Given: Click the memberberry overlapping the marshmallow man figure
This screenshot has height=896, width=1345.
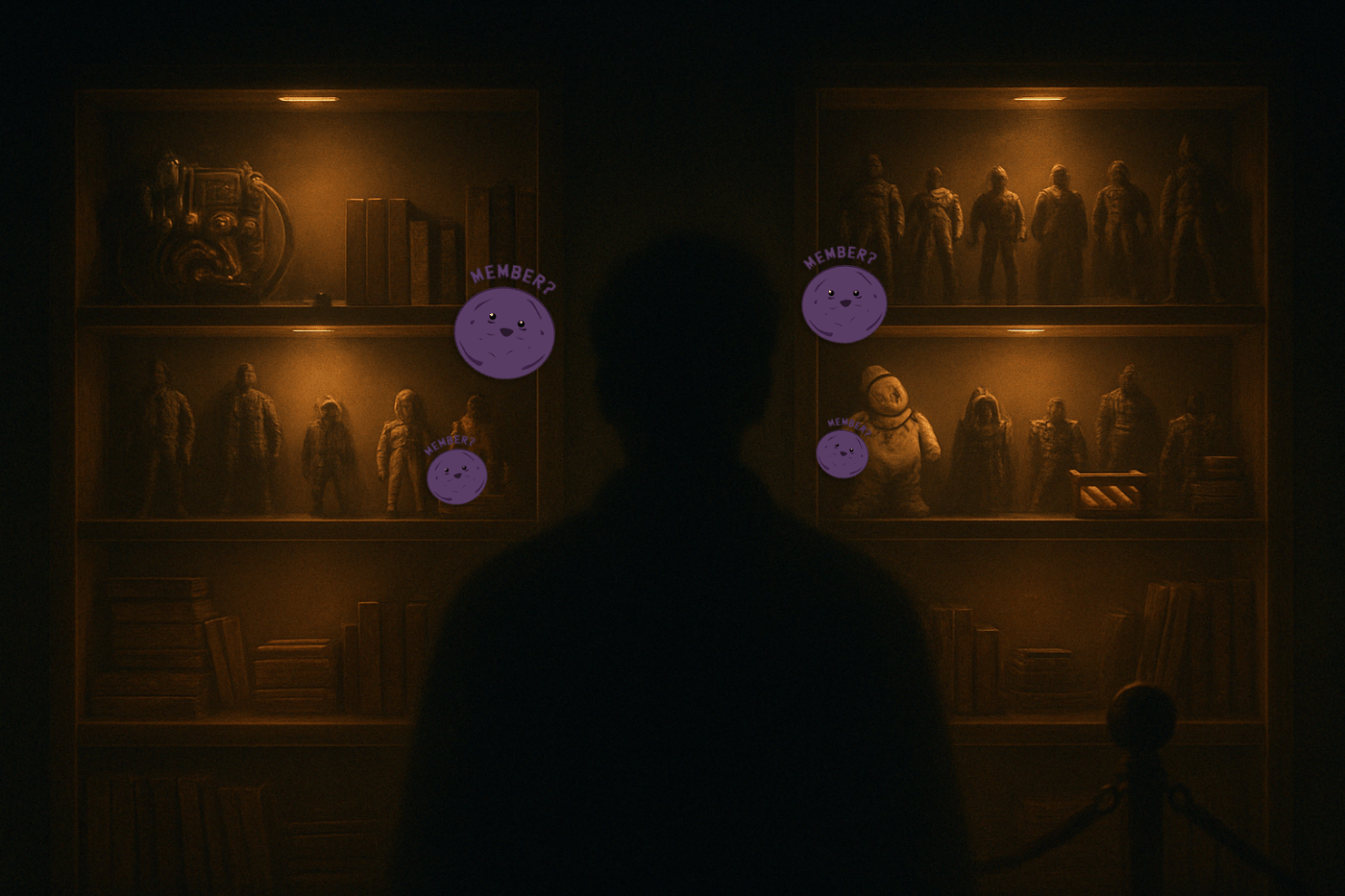Looking at the screenshot, I should tap(842, 453).
